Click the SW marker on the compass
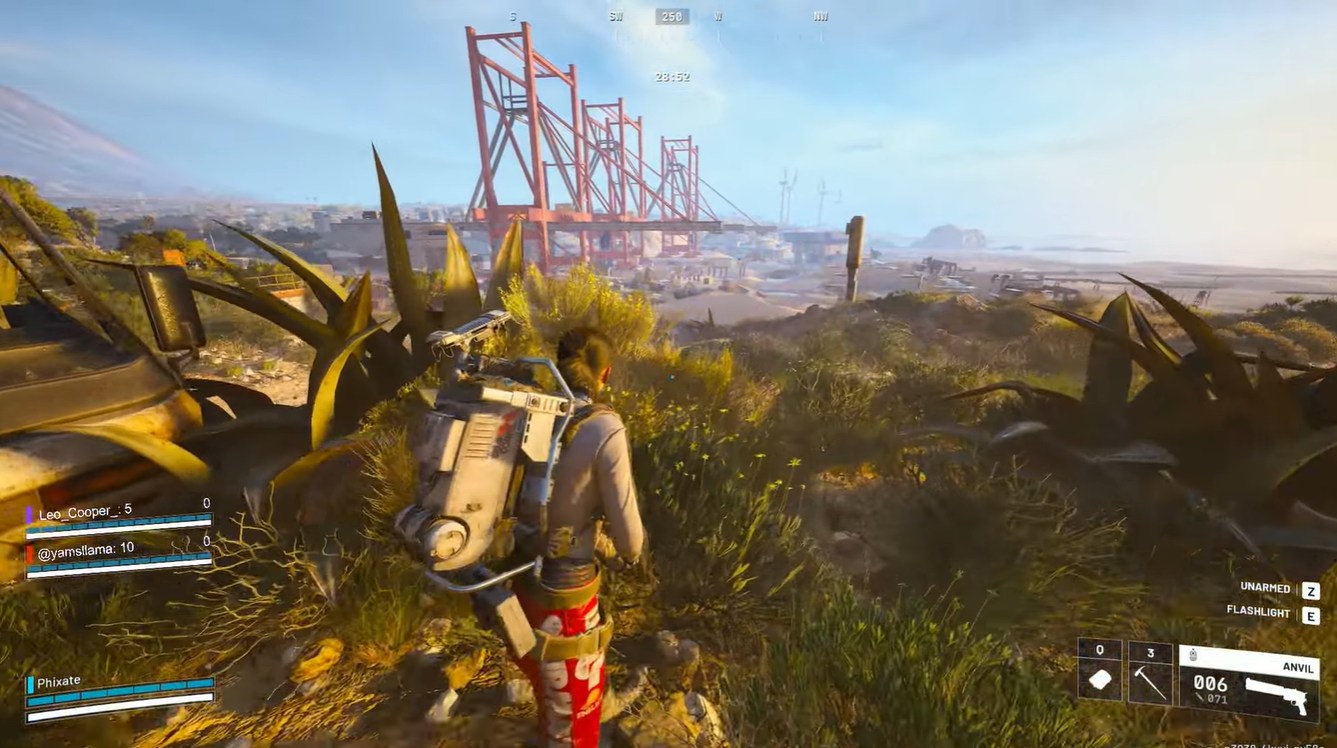This screenshot has height=748, width=1337. pyautogui.click(x=616, y=16)
